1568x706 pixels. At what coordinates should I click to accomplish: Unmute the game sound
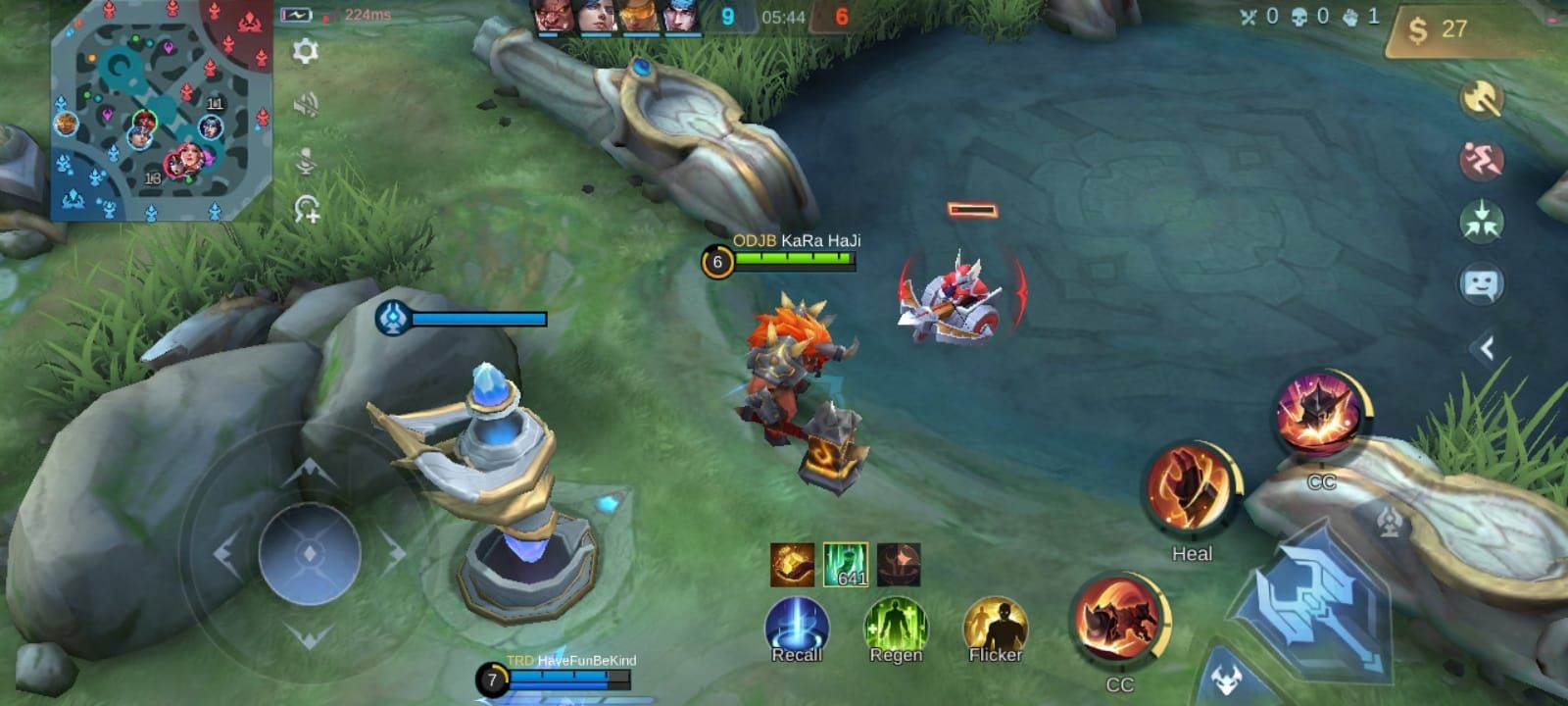pyautogui.click(x=309, y=103)
